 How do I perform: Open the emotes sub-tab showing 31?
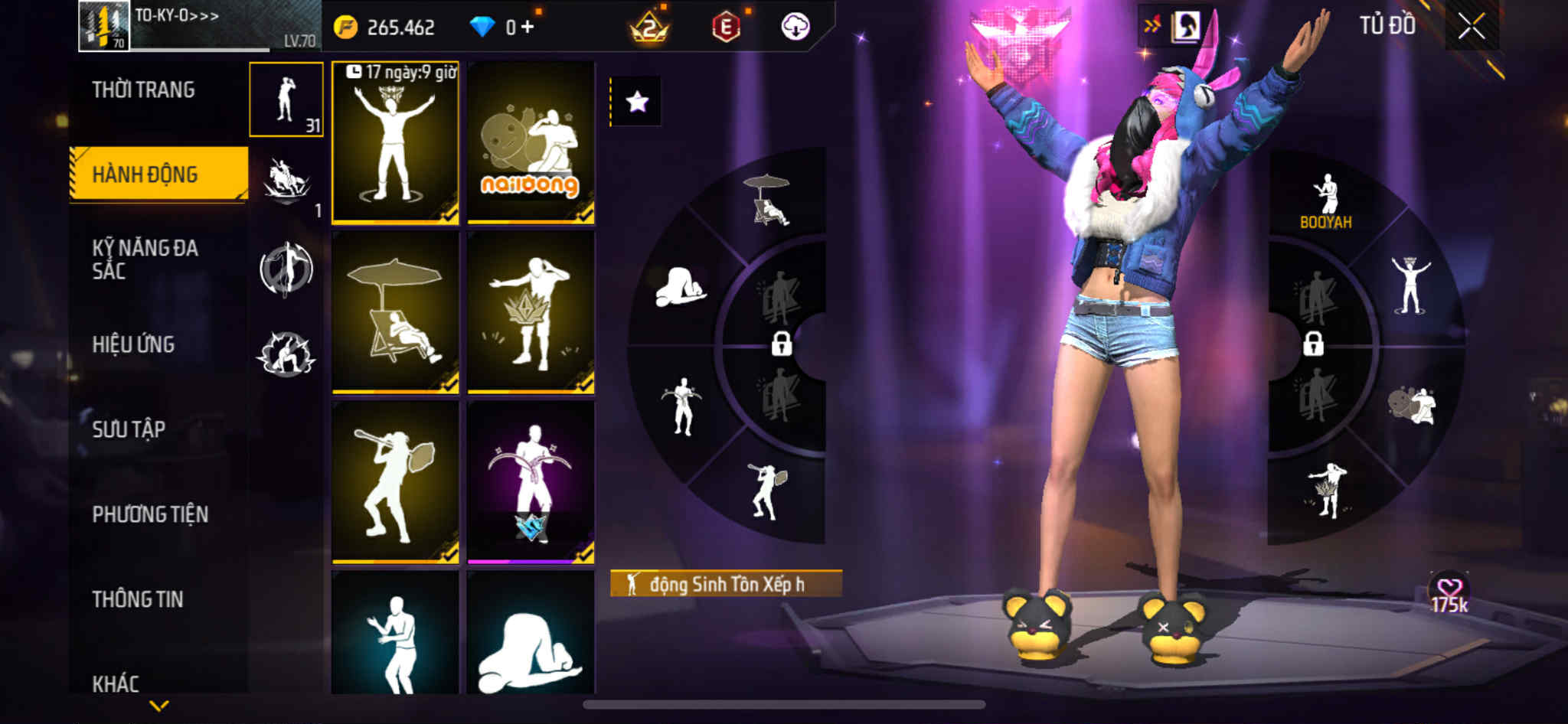click(286, 99)
